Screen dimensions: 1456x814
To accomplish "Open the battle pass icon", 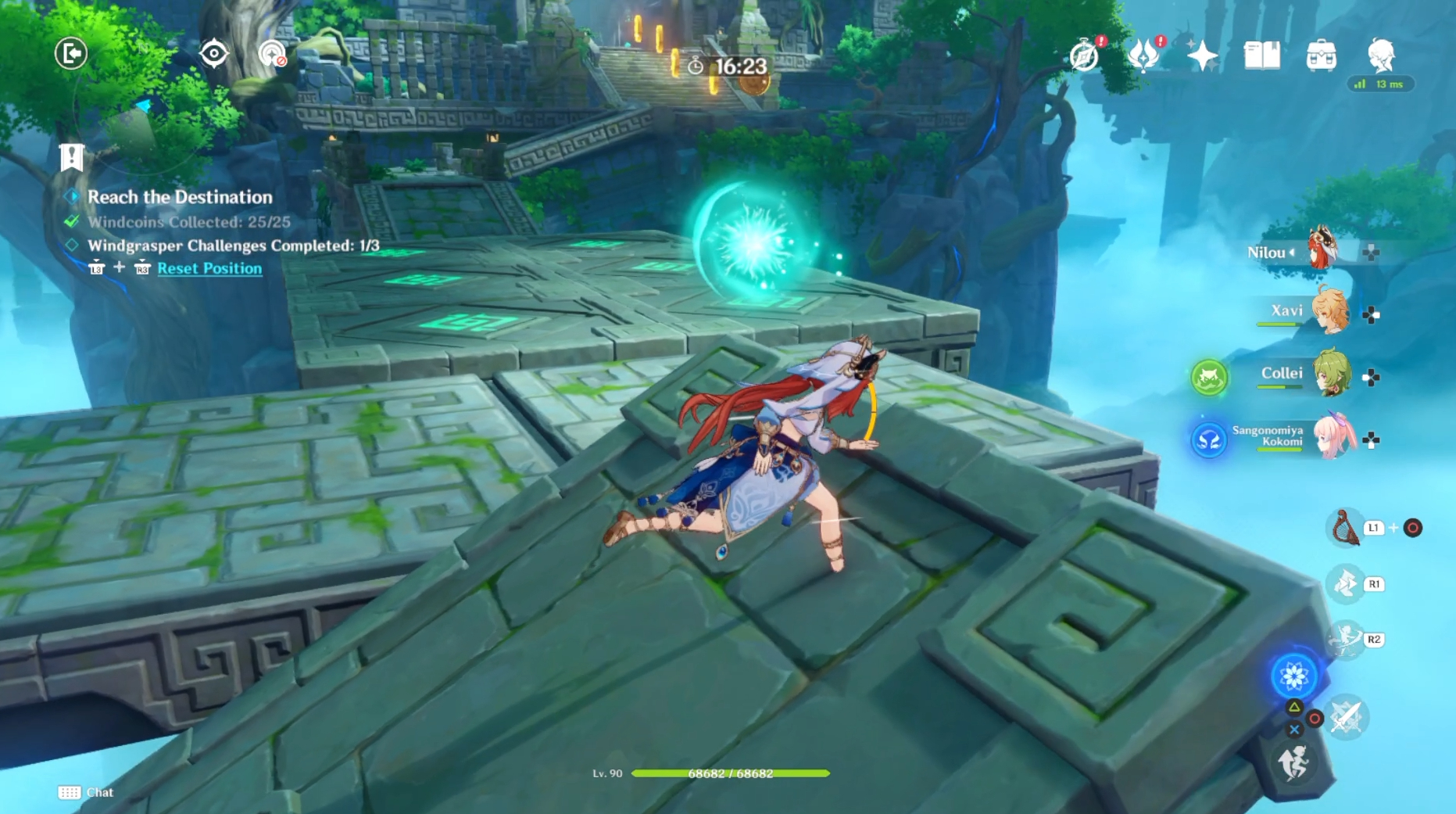I will tap(1143, 56).
